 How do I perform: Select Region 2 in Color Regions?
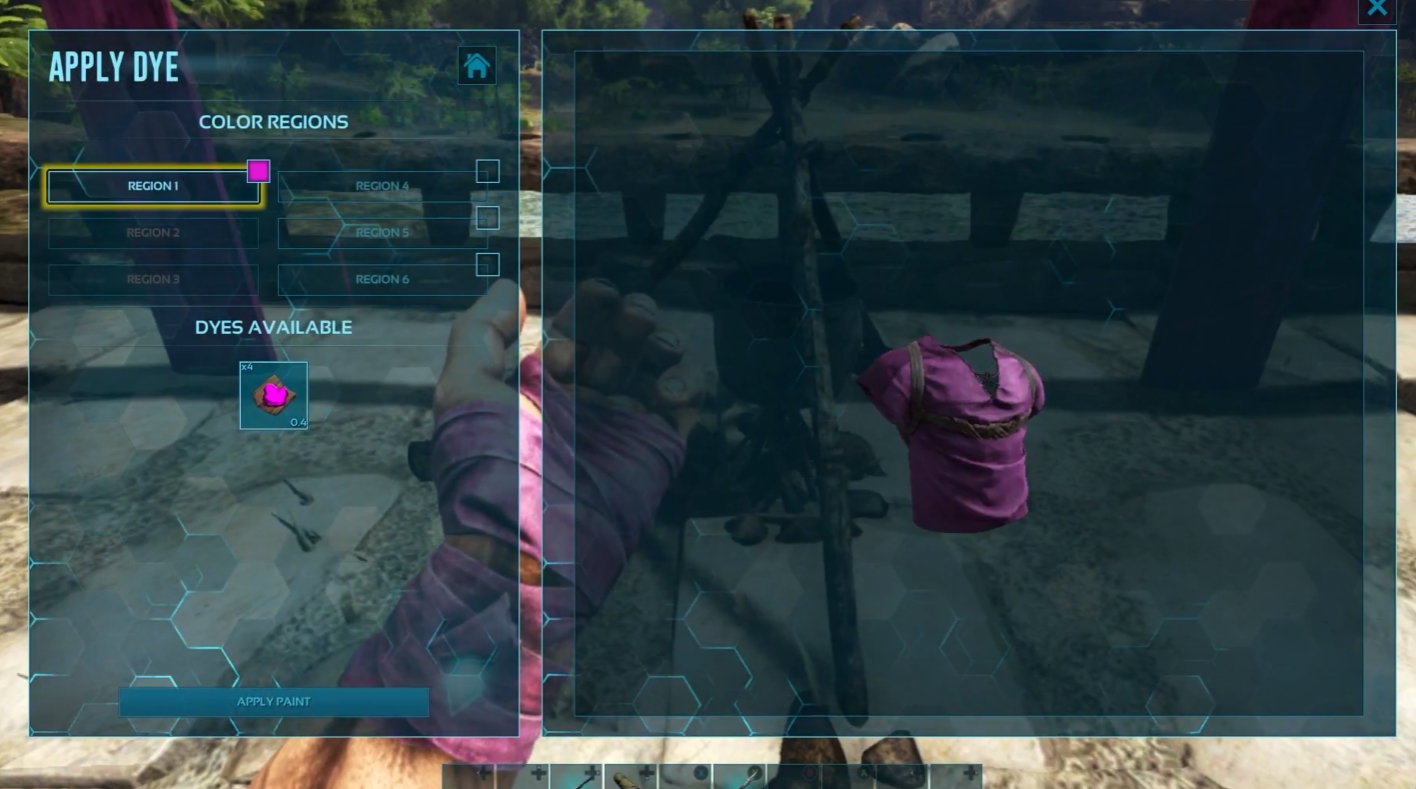coord(153,232)
